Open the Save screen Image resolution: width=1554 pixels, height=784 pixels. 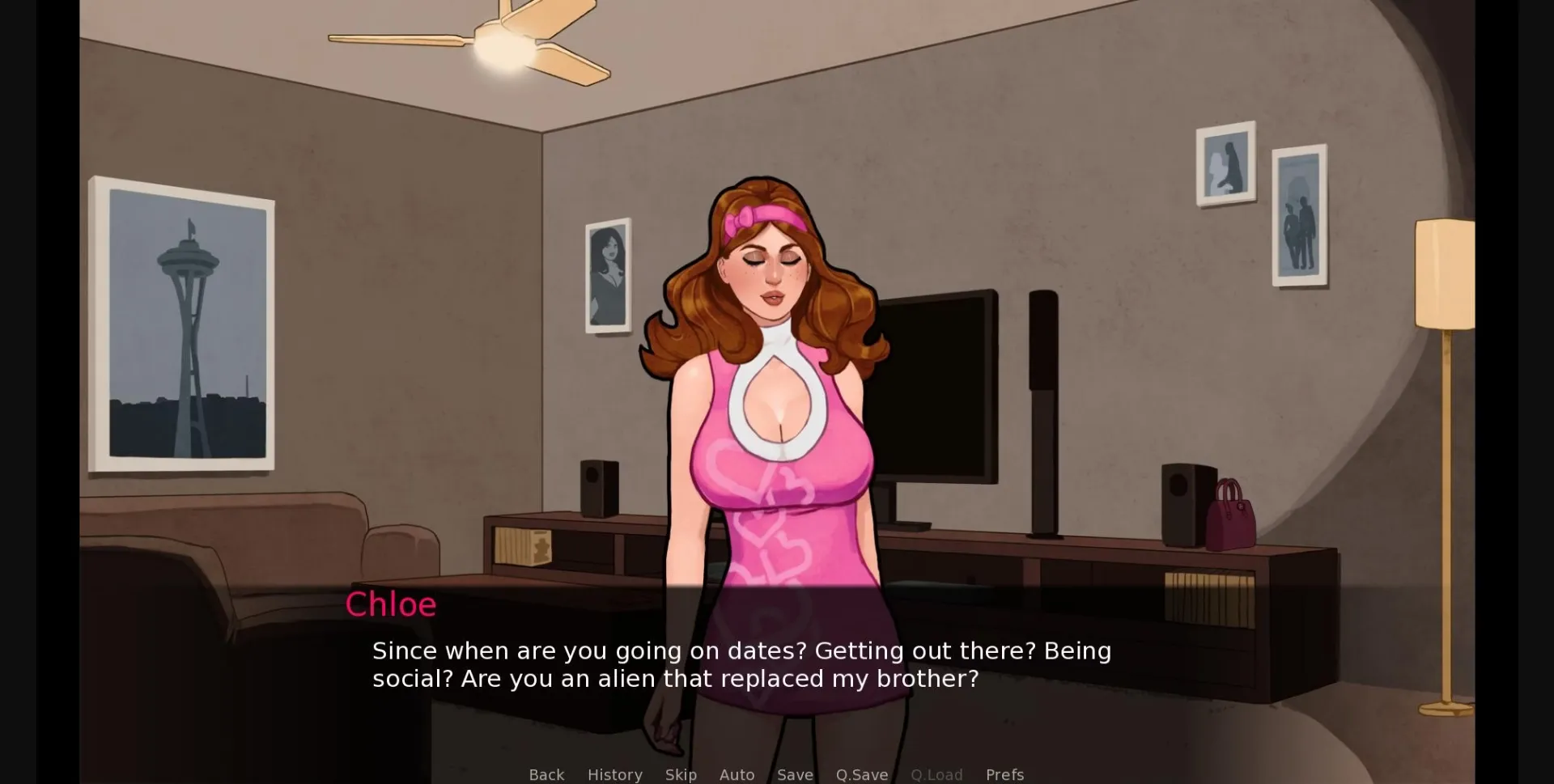coord(795,774)
